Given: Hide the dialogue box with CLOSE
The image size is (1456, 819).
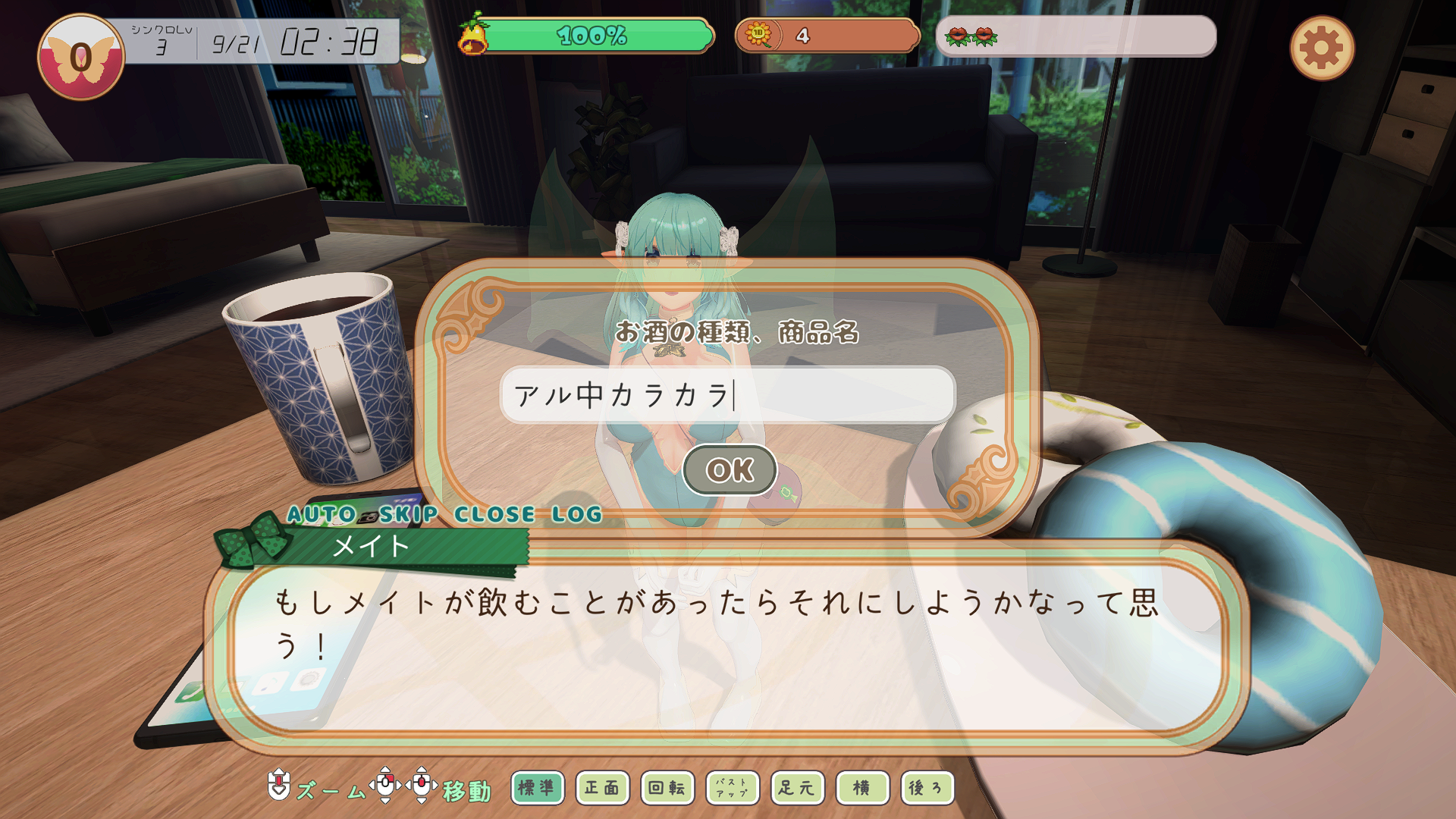Looking at the screenshot, I should tap(494, 514).
